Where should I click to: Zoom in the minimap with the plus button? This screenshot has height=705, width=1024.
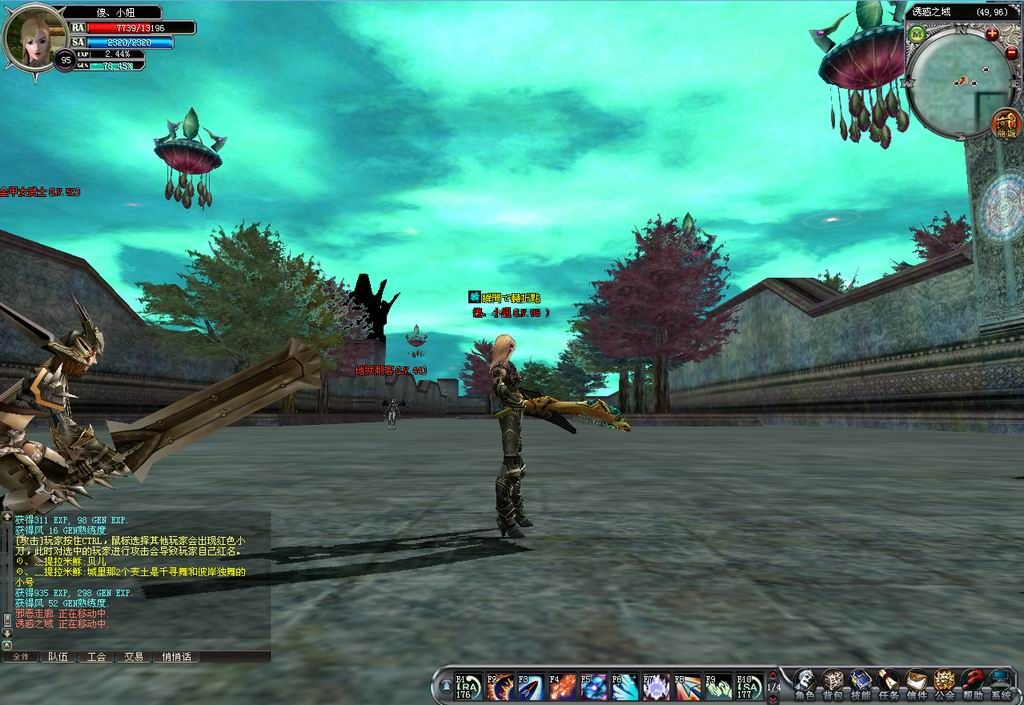pos(991,33)
